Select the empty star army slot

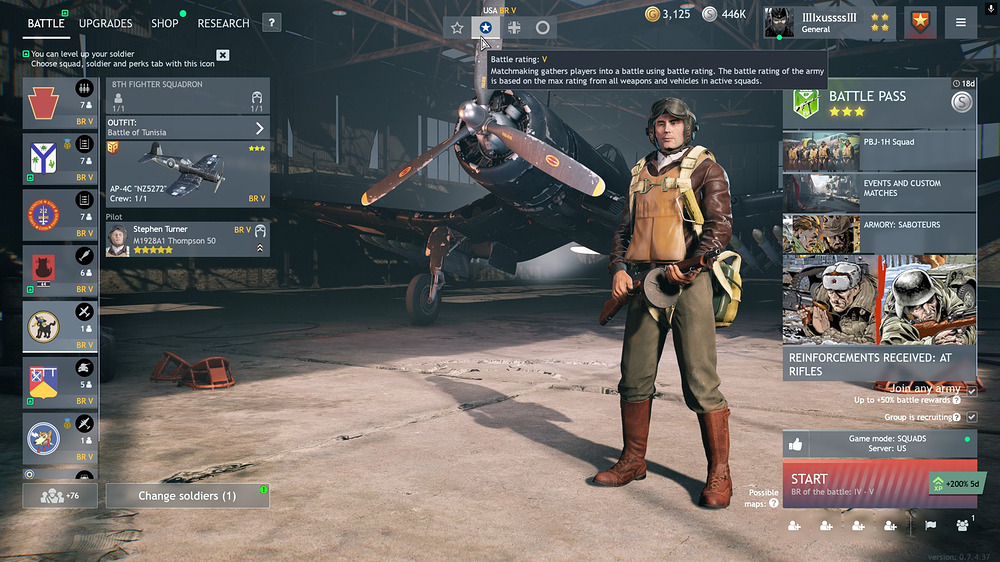coord(457,28)
